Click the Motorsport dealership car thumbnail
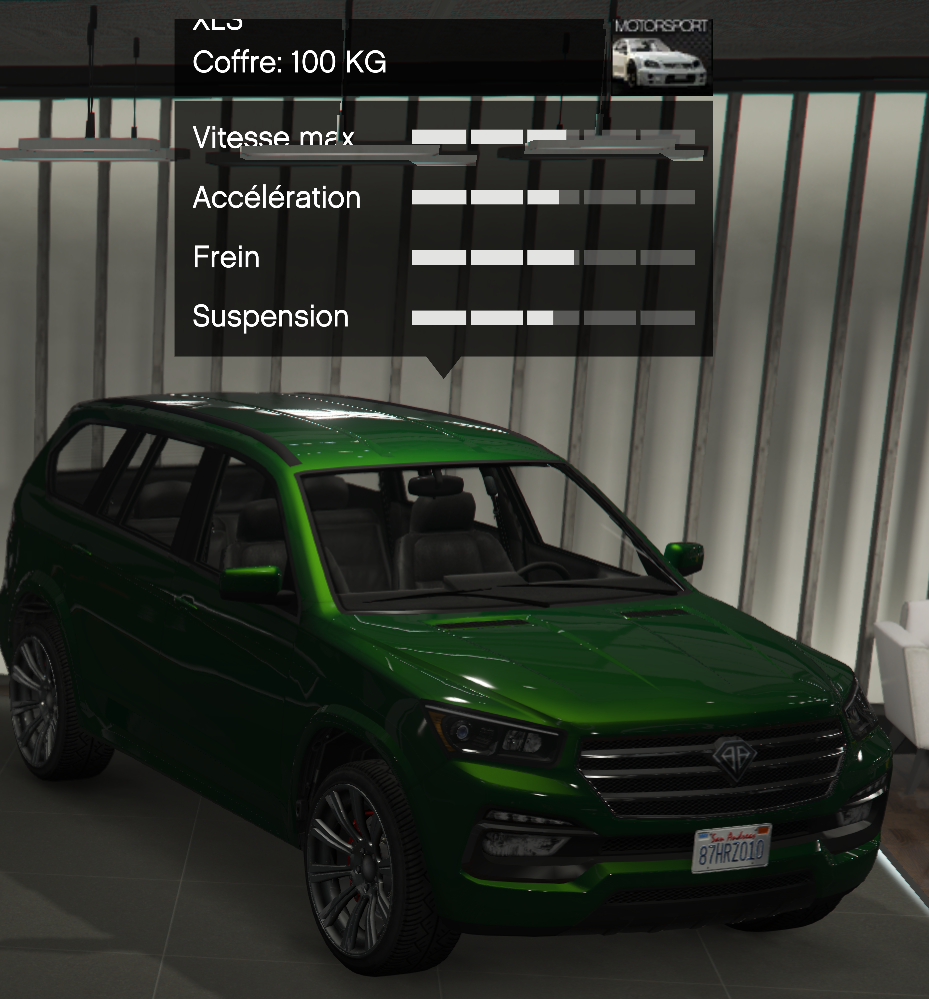 tap(661, 56)
